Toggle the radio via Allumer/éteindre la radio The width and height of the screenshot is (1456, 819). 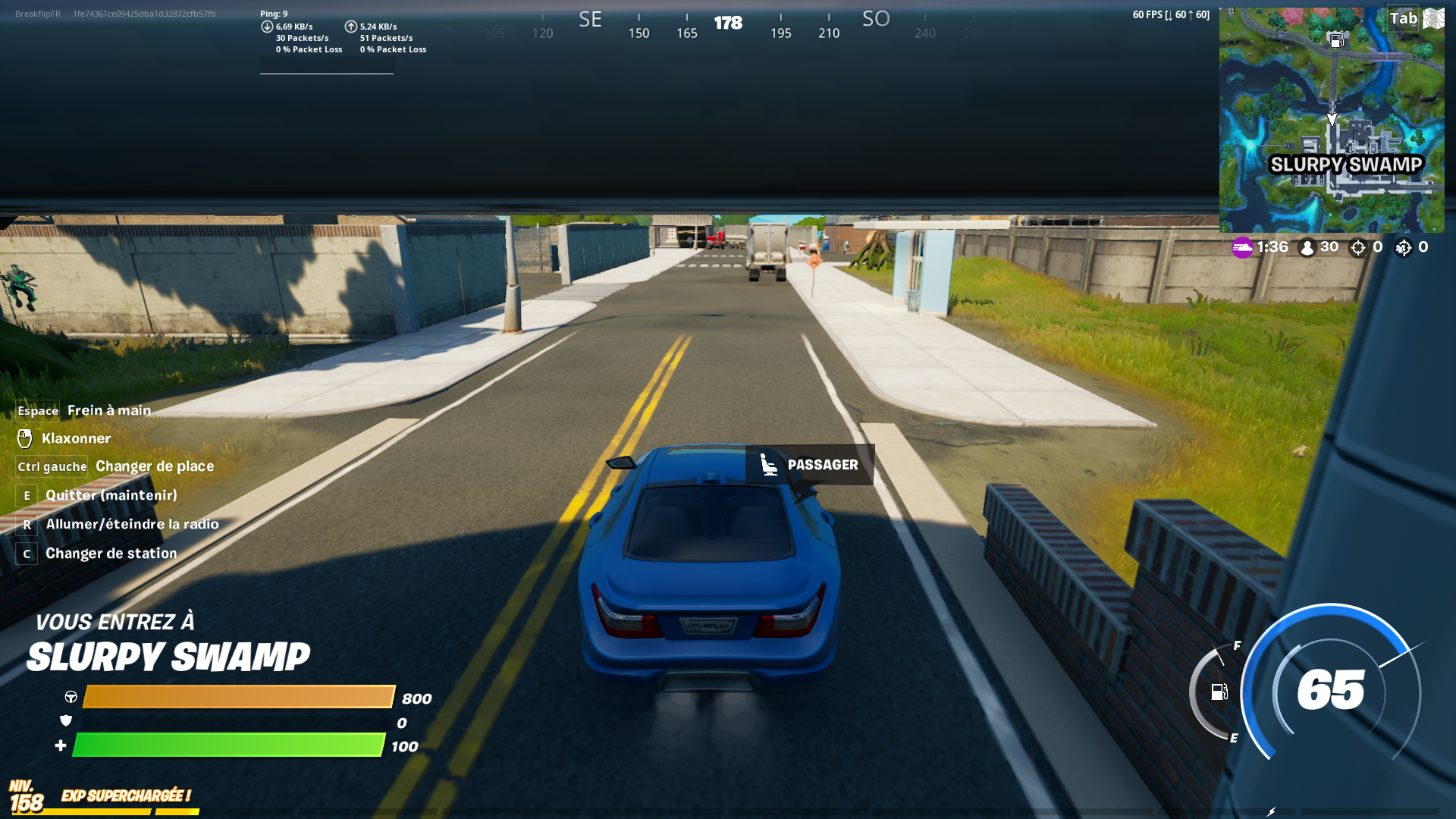pos(132,524)
